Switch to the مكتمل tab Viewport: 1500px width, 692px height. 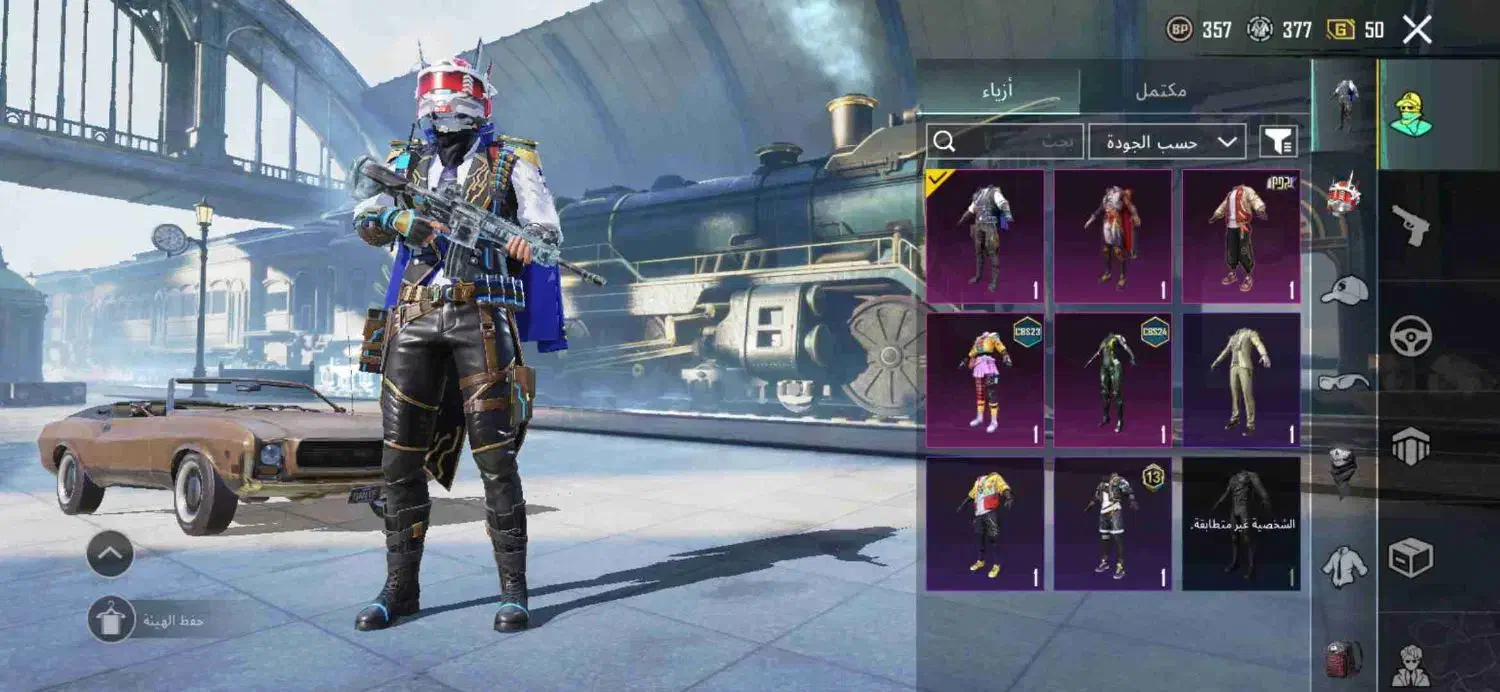click(x=1160, y=90)
